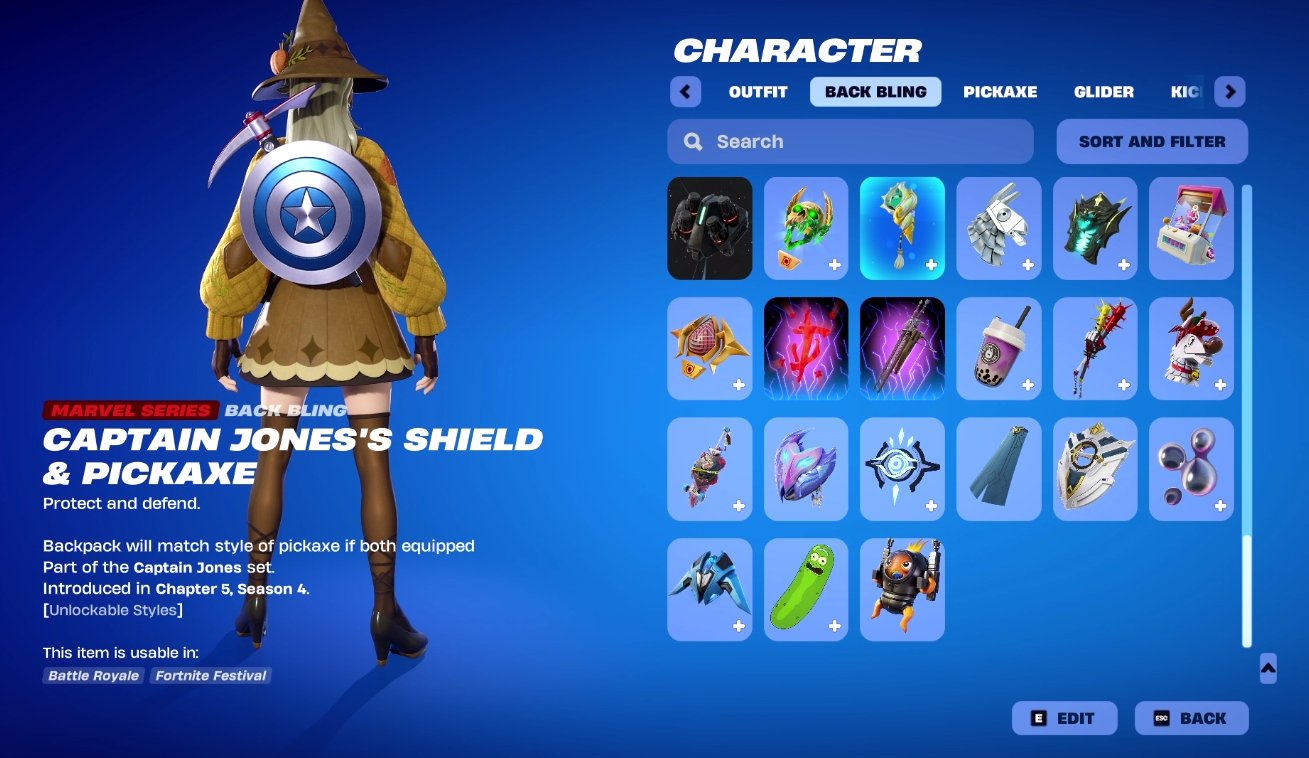The width and height of the screenshot is (1309, 758).
Task: Select the boba tea drink back bling
Action: [998, 348]
